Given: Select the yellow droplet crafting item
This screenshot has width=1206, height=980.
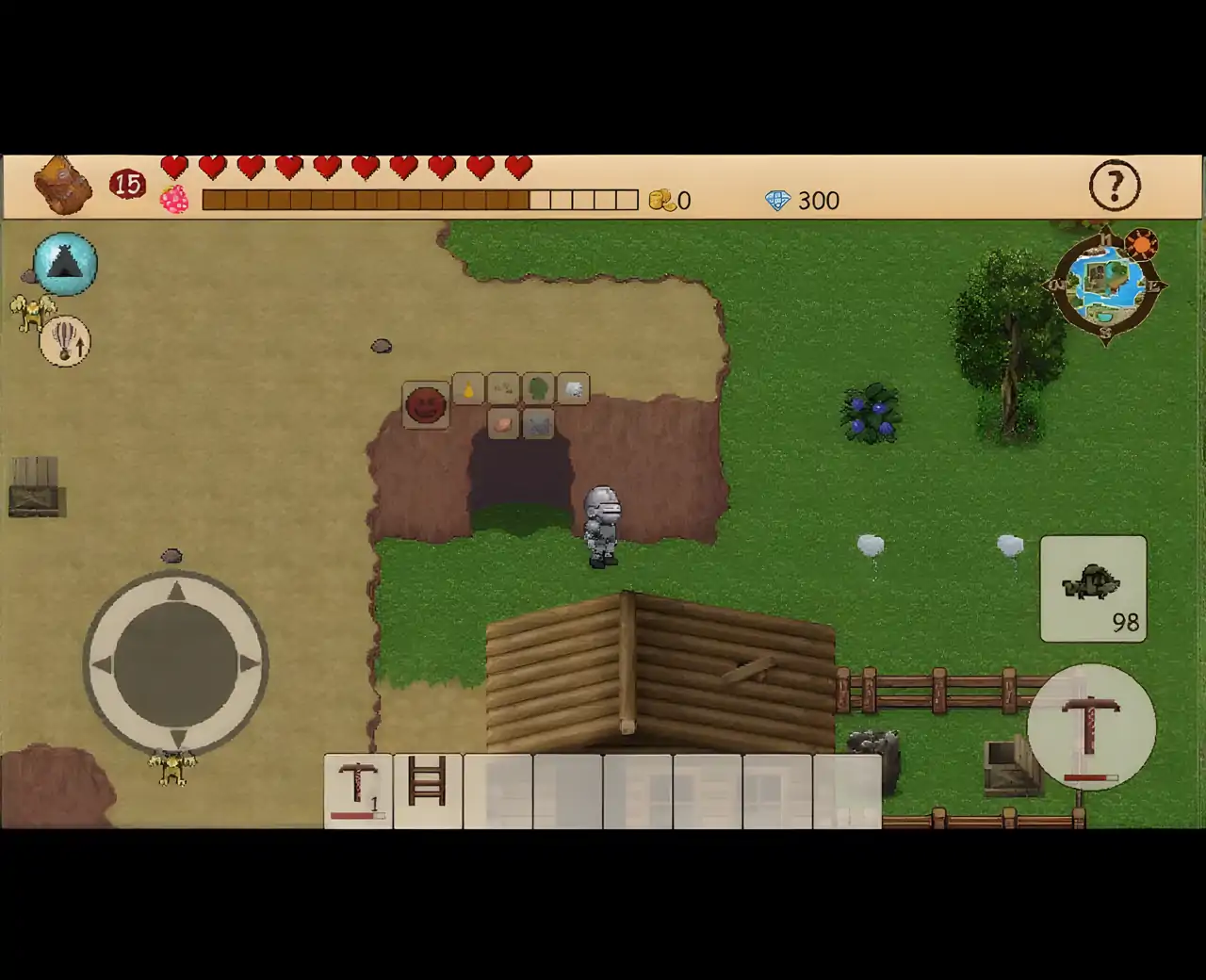Looking at the screenshot, I should pos(468,389).
